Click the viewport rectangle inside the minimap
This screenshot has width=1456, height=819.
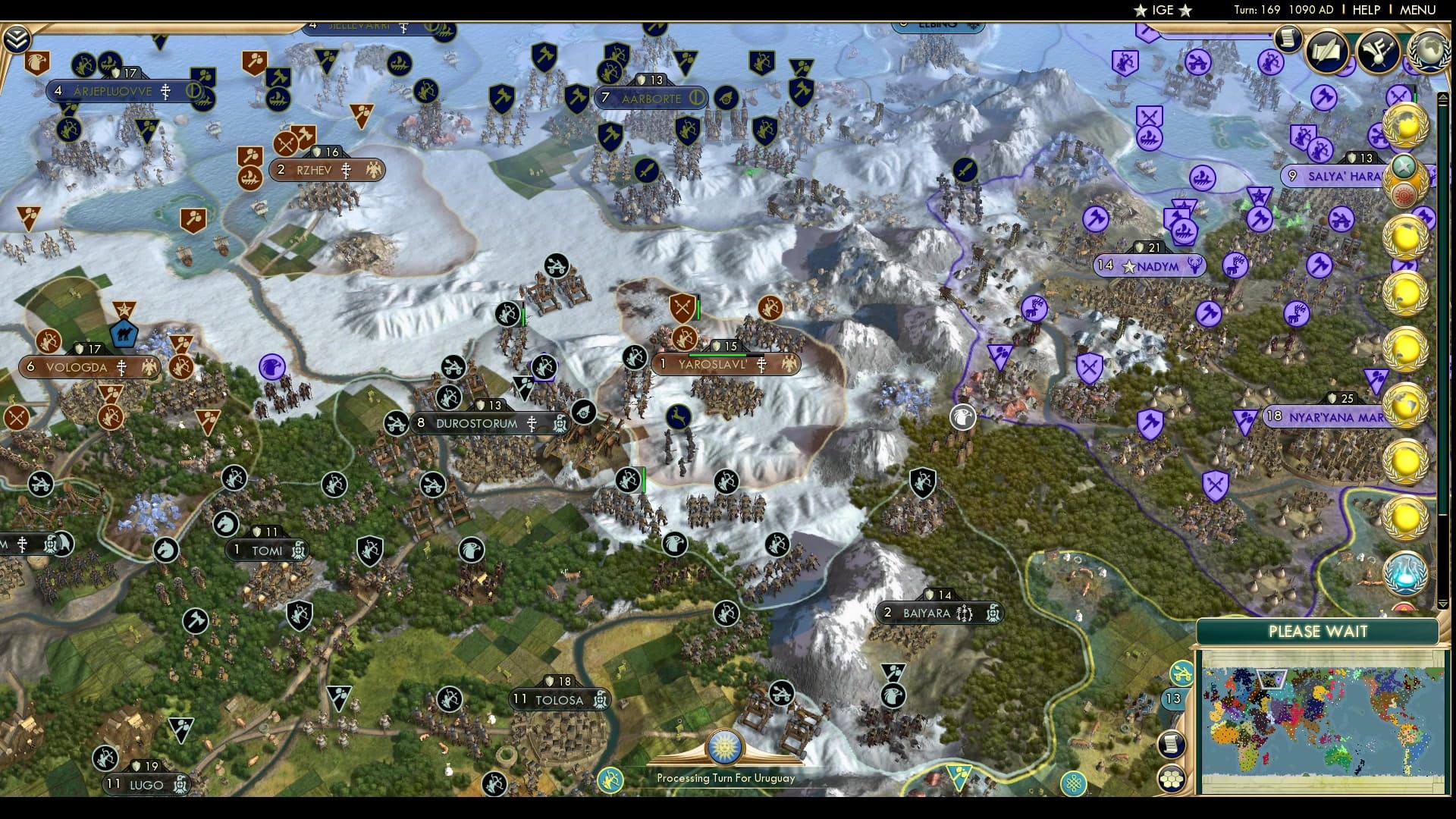coord(1272,679)
